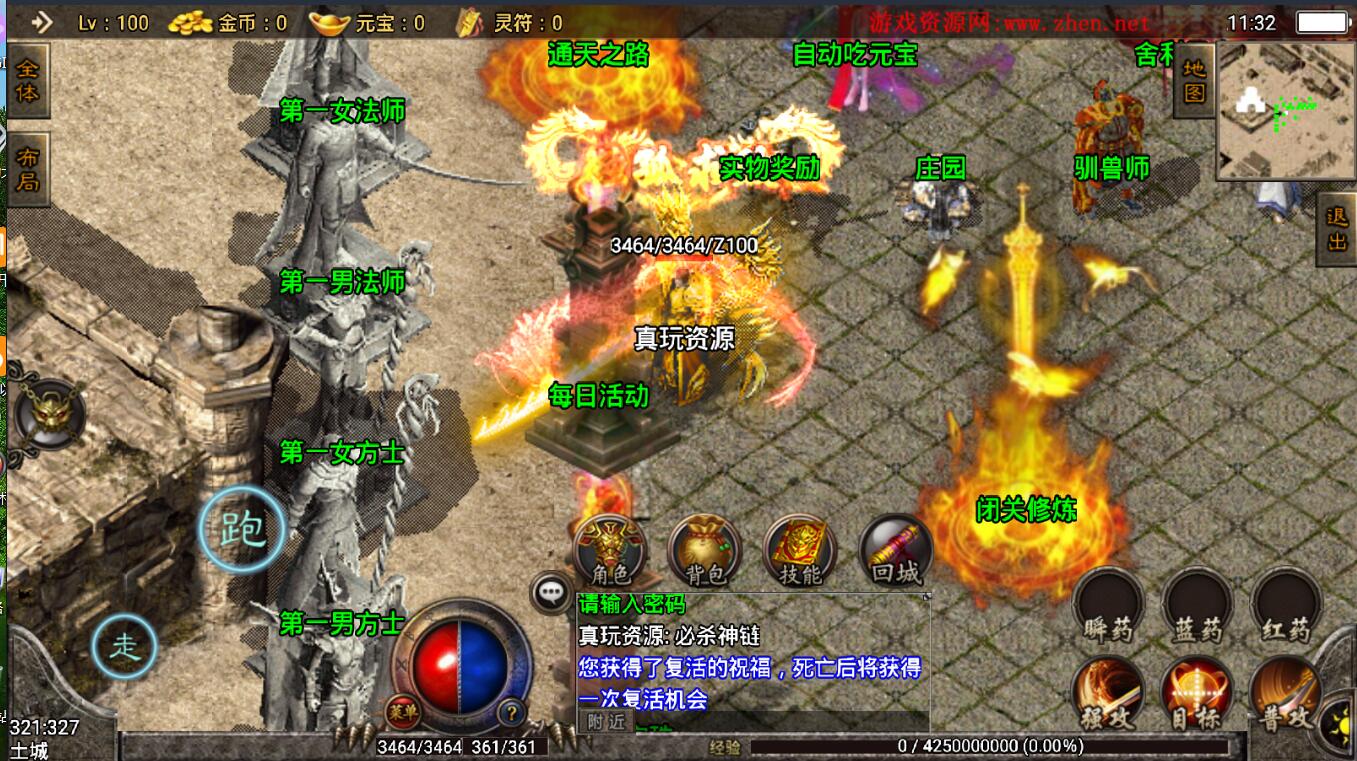
Task: Open the chat speech bubble icon
Action: point(551,593)
